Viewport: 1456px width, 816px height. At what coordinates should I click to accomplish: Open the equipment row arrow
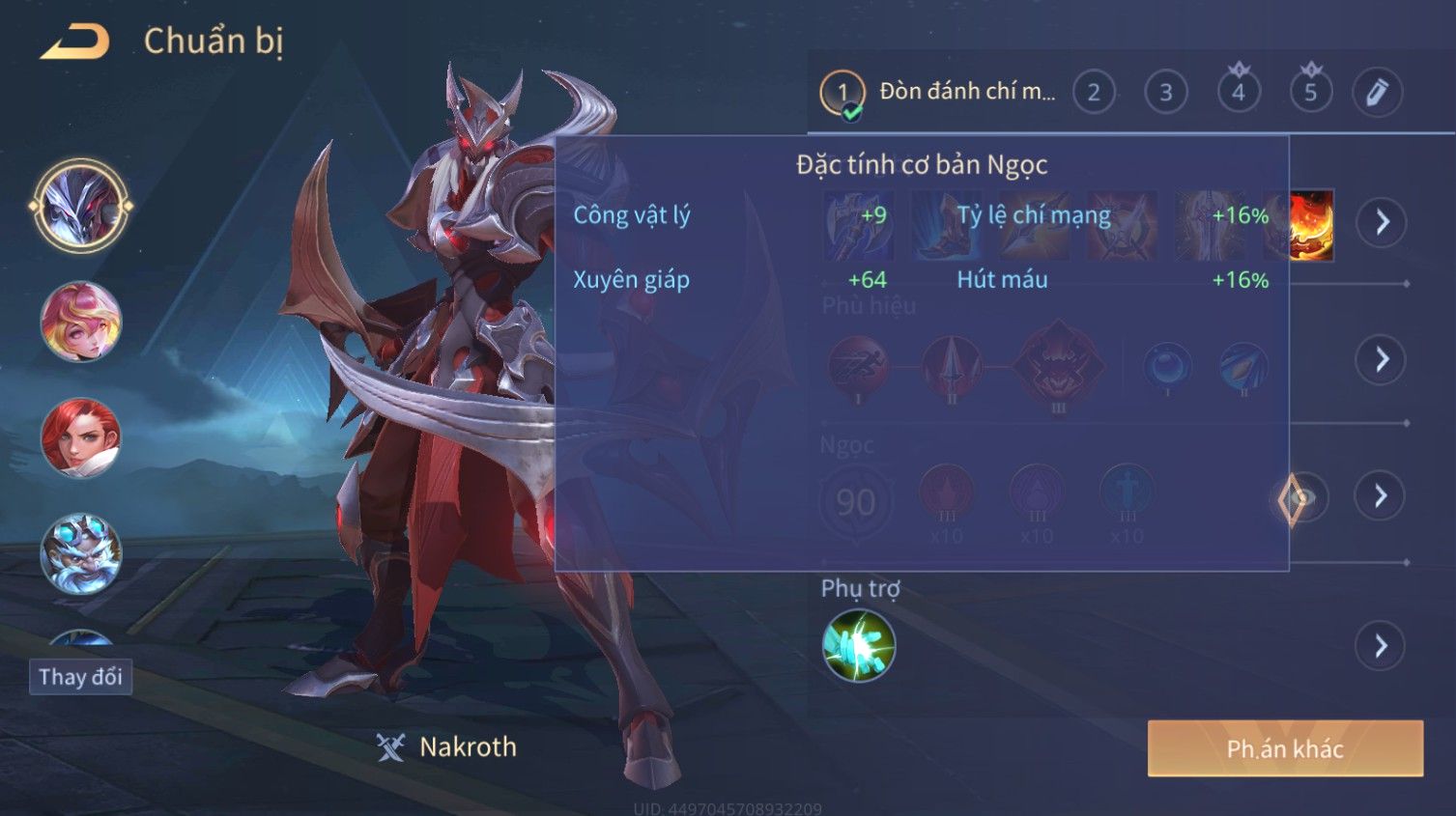coord(1381,222)
